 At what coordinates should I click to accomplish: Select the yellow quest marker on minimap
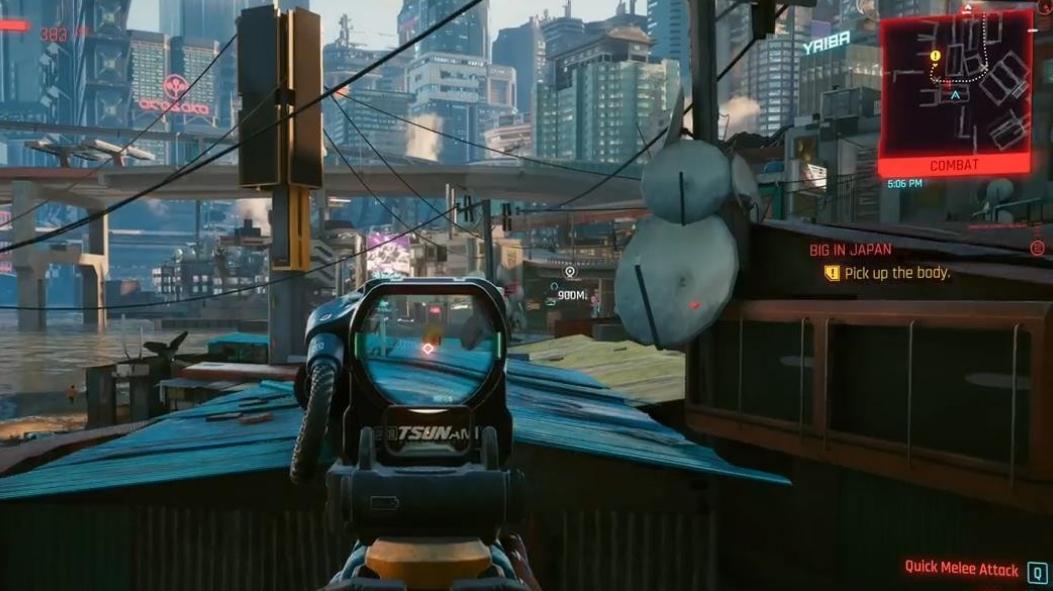coord(935,56)
